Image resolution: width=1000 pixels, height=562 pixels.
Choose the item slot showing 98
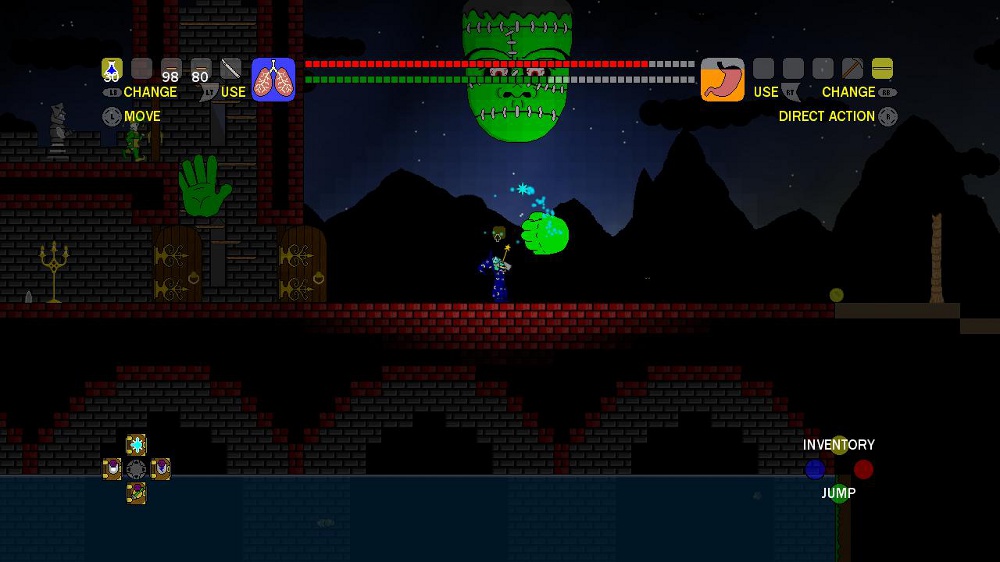[171, 69]
